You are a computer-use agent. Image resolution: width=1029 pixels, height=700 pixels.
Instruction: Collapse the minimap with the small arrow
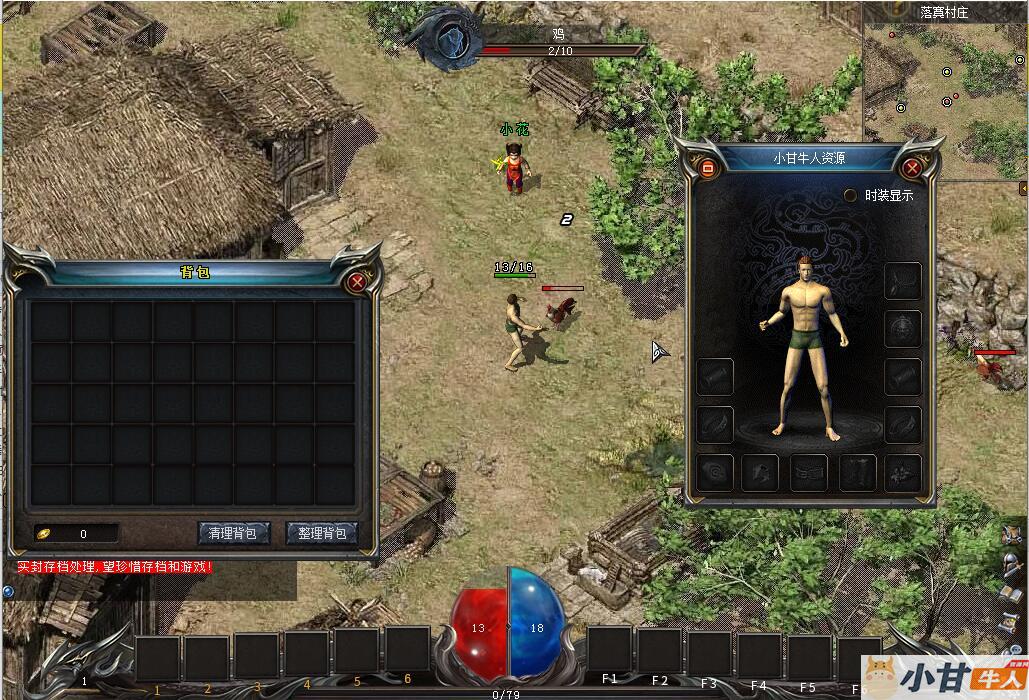pyautogui.click(x=1023, y=188)
